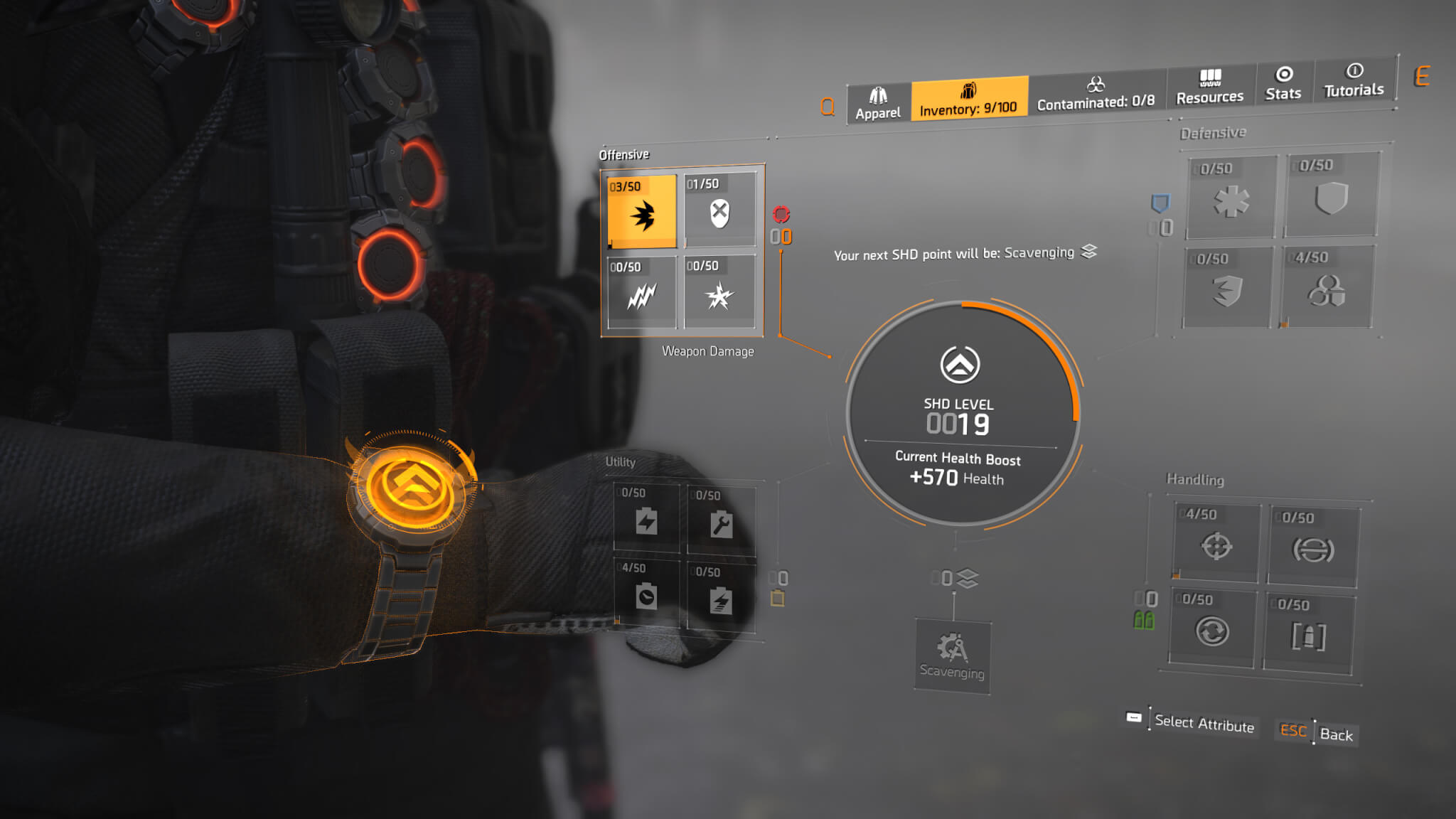Select the Defensive medical asterisk health attribute
1456x819 pixels.
pos(1231,198)
